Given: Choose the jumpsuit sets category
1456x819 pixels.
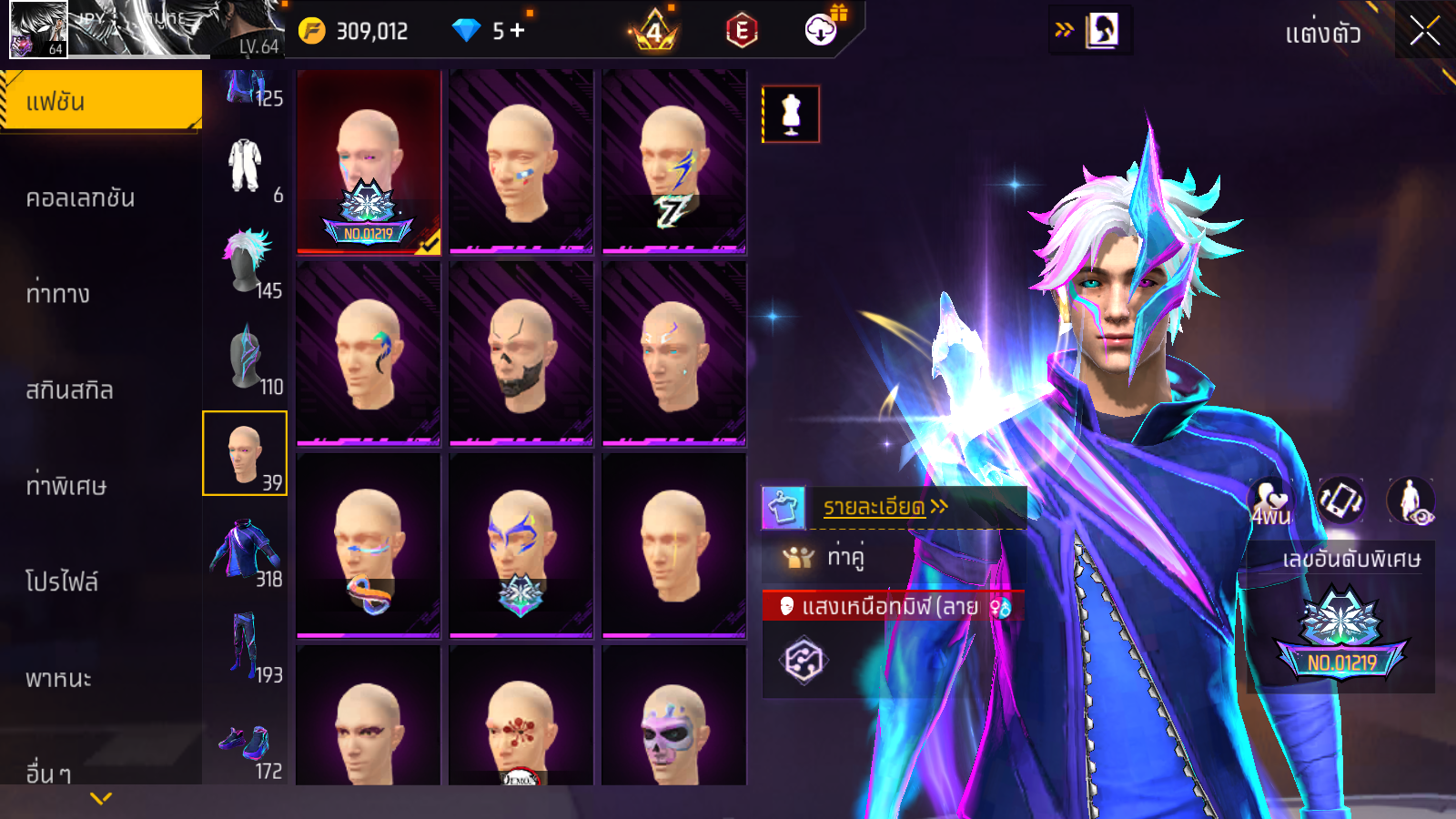Looking at the screenshot, I should [x=245, y=167].
